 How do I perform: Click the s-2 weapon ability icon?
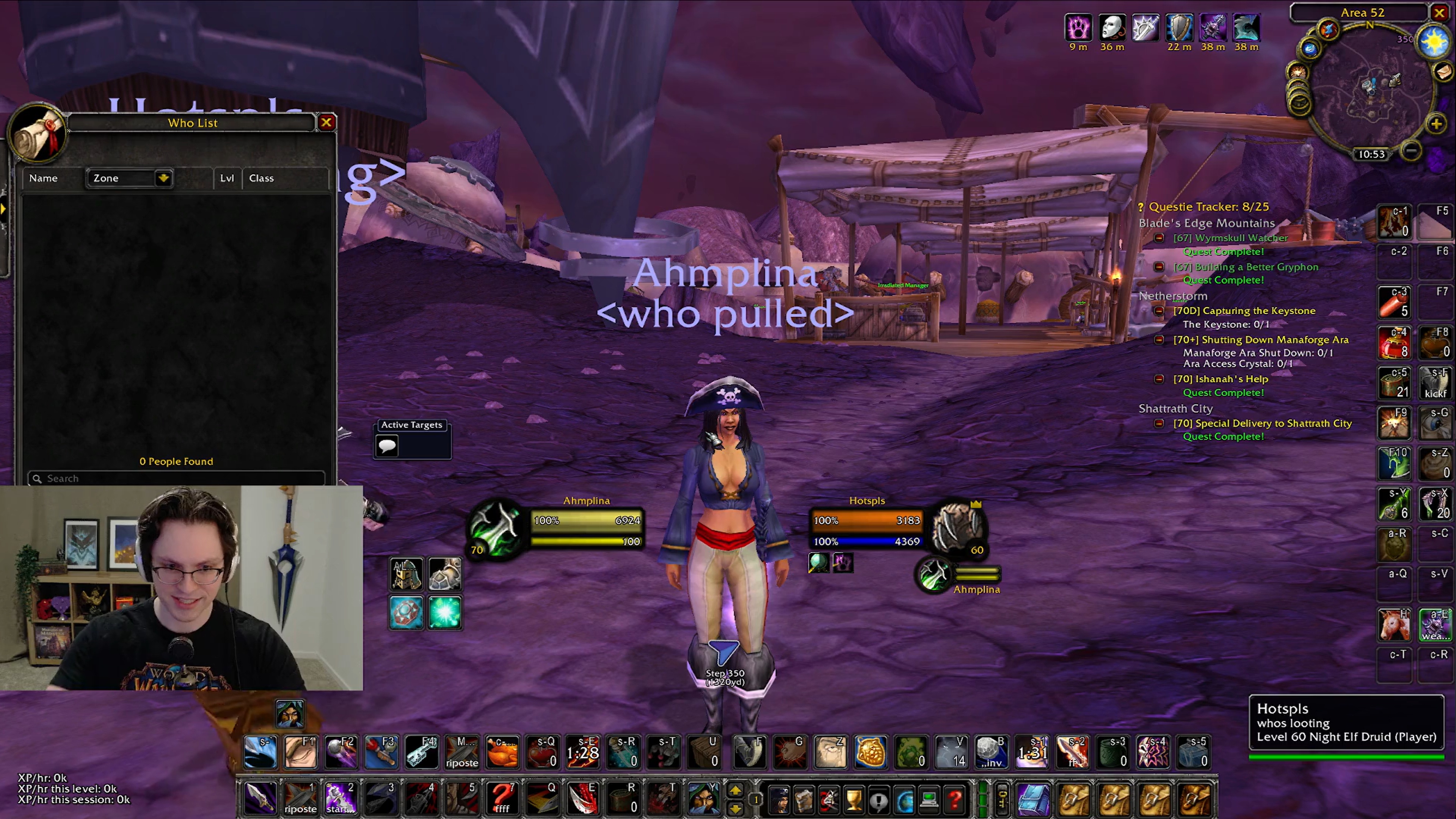click(x=1073, y=752)
